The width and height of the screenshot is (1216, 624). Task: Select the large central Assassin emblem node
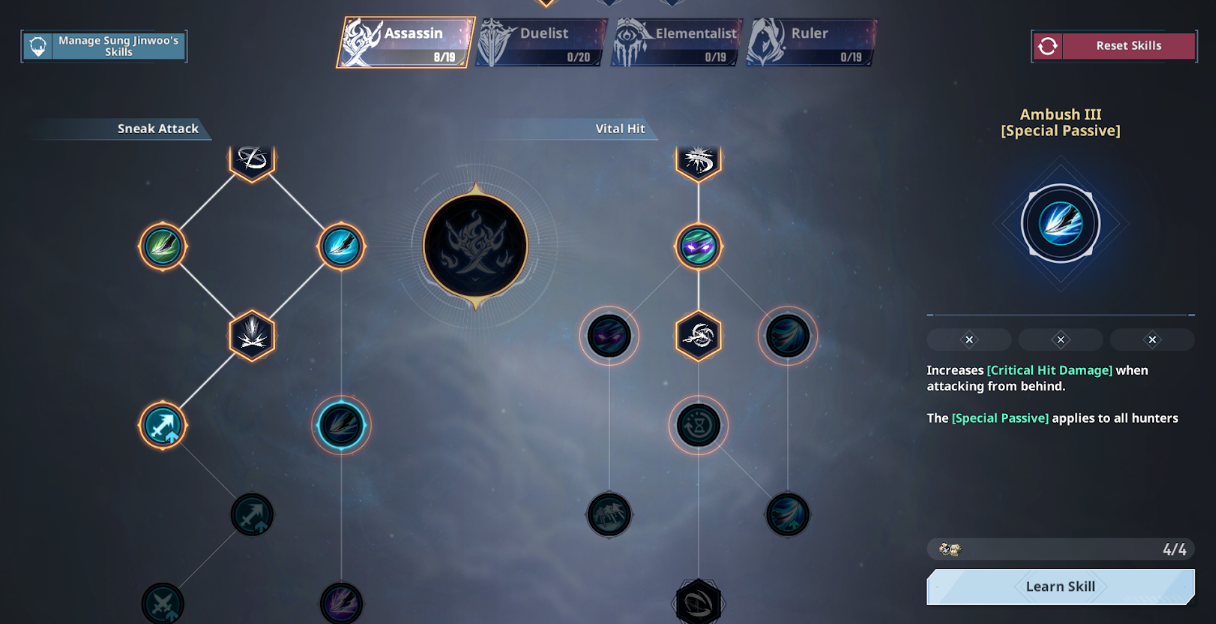pyautogui.click(x=475, y=245)
